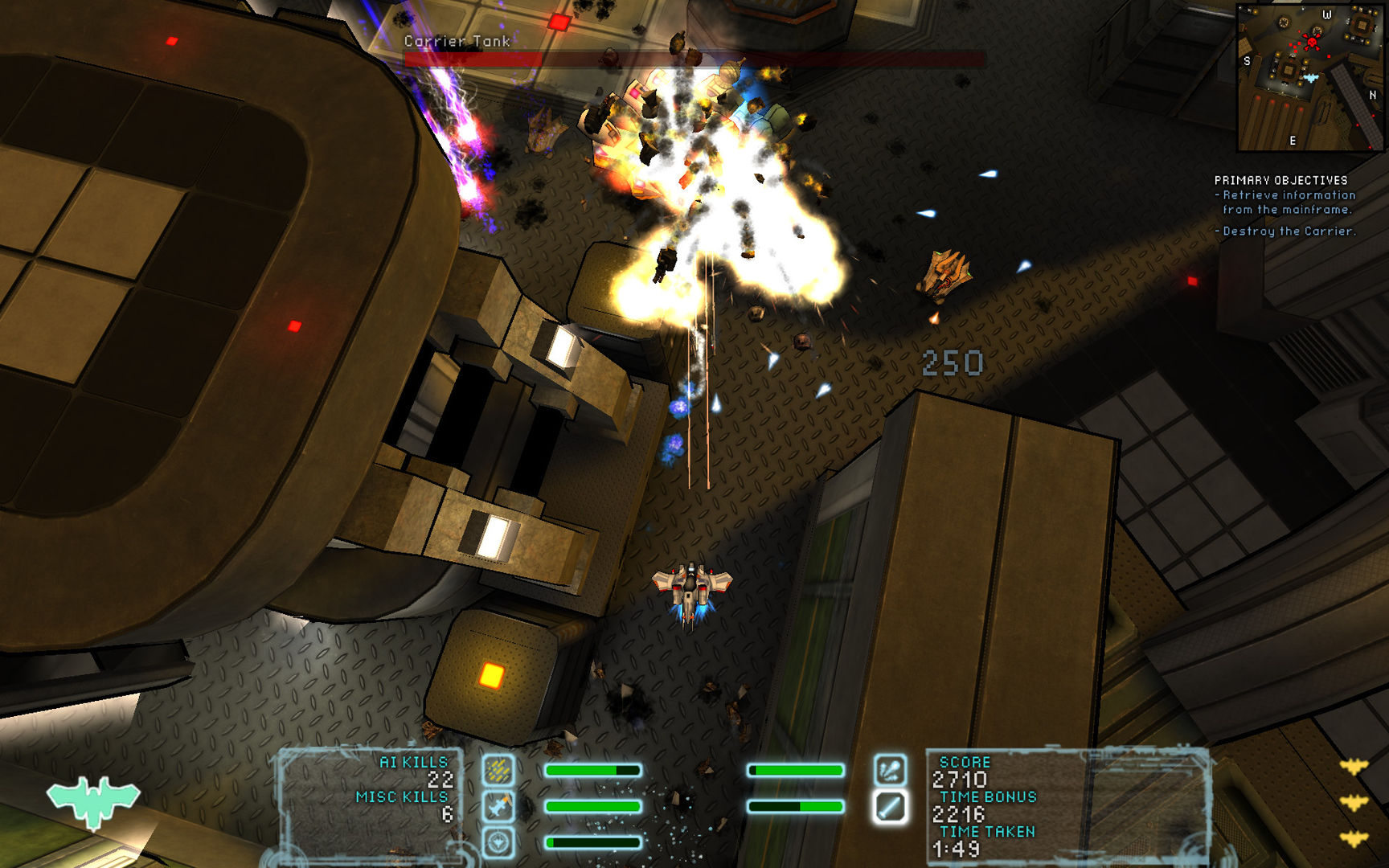Click the topmost yellow life ship icon
Screen dimensions: 1389x868
coord(1354,765)
